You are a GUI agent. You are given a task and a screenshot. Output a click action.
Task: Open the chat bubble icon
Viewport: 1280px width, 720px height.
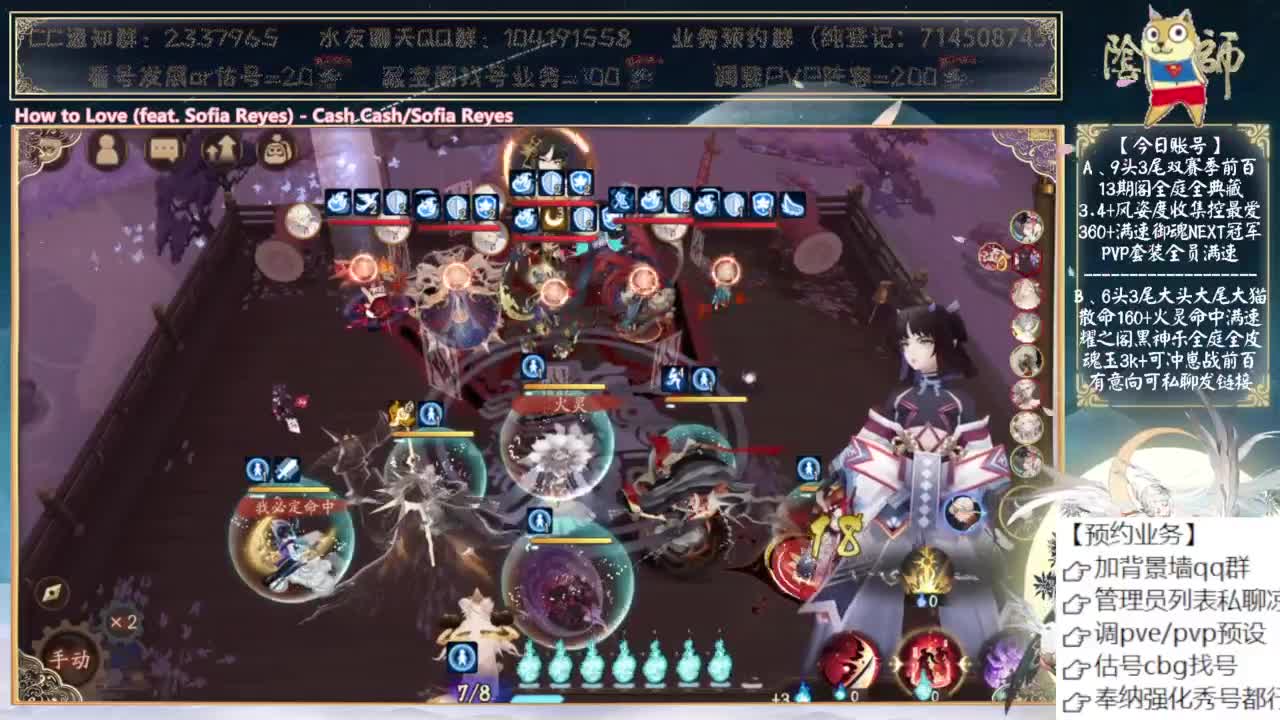(165, 150)
